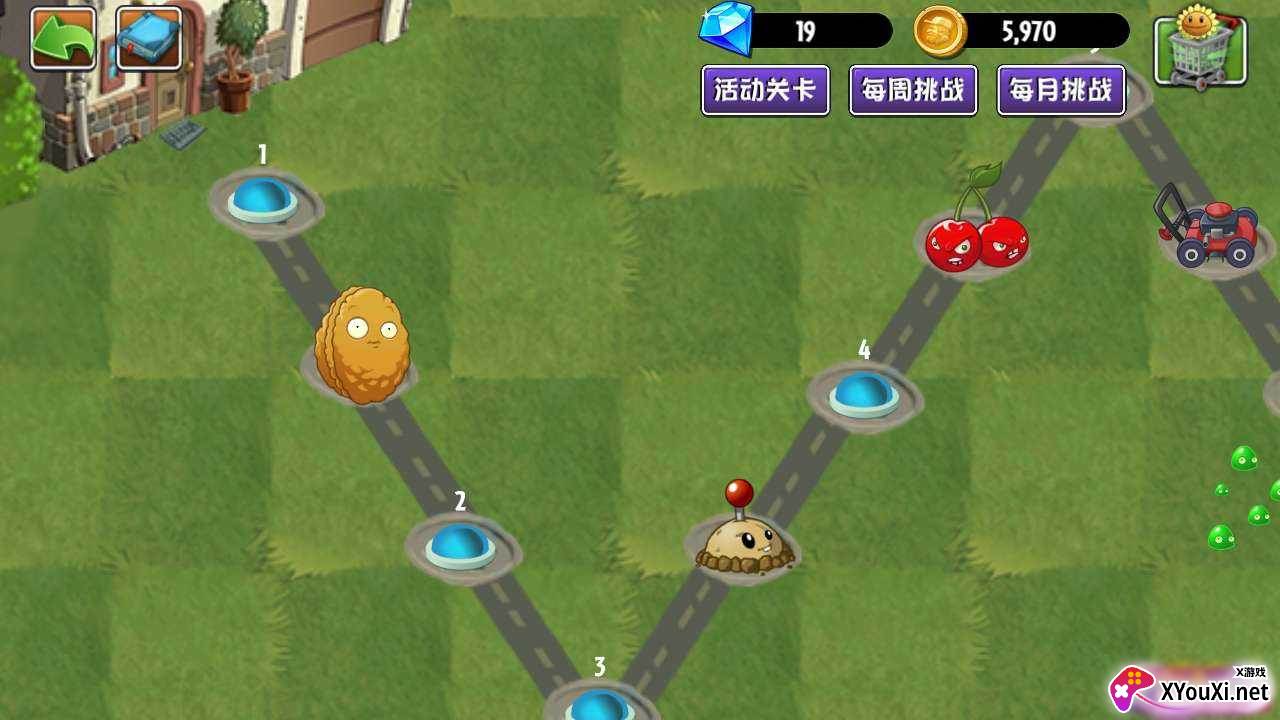Viewport: 1280px width, 720px height.
Task: Select level node 1
Action: tap(262, 200)
